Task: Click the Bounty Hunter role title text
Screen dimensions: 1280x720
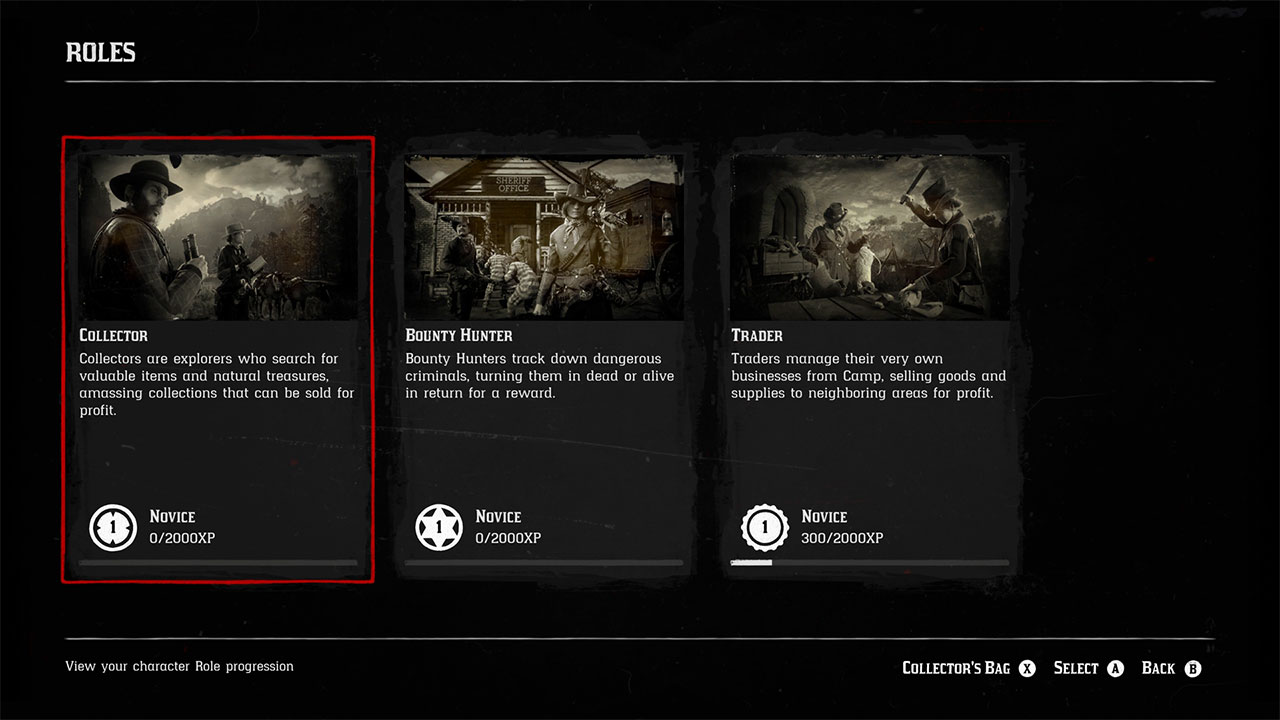Action: tap(459, 335)
